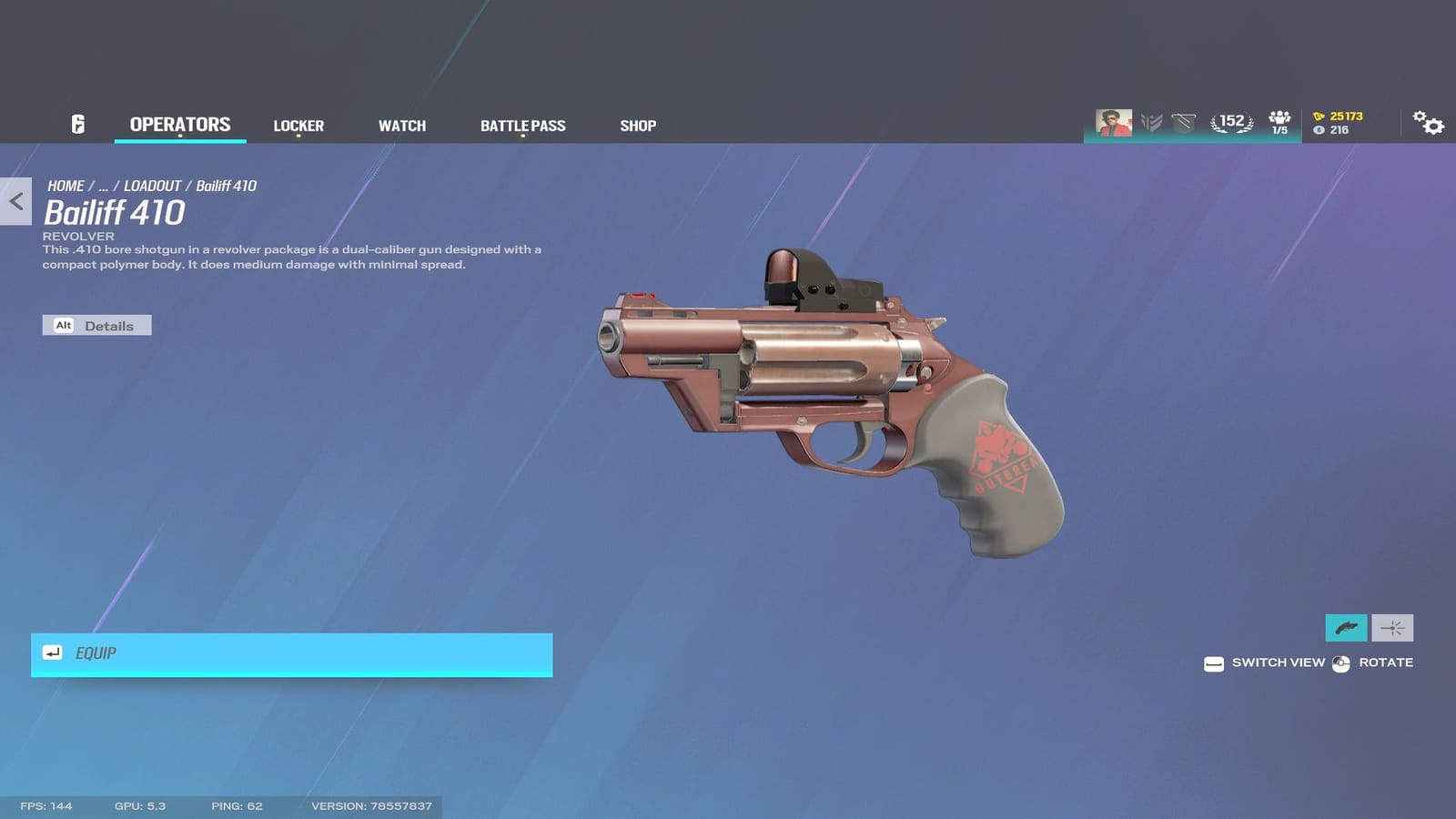The height and width of the screenshot is (819, 1456).
Task: Select the weapon preview toggle
Action: point(1345,628)
